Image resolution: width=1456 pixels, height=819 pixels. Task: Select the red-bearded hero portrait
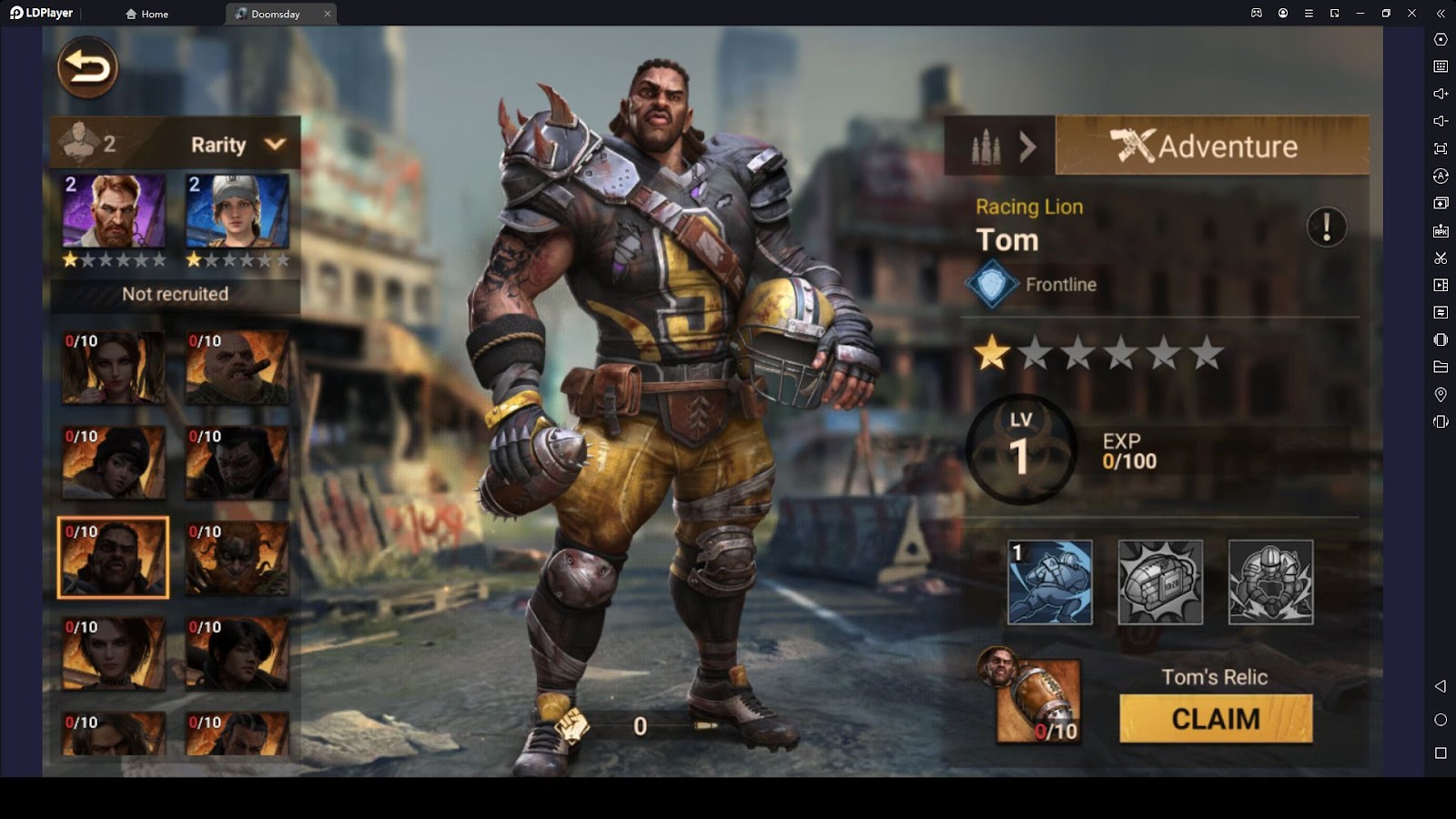pos(114,212)
